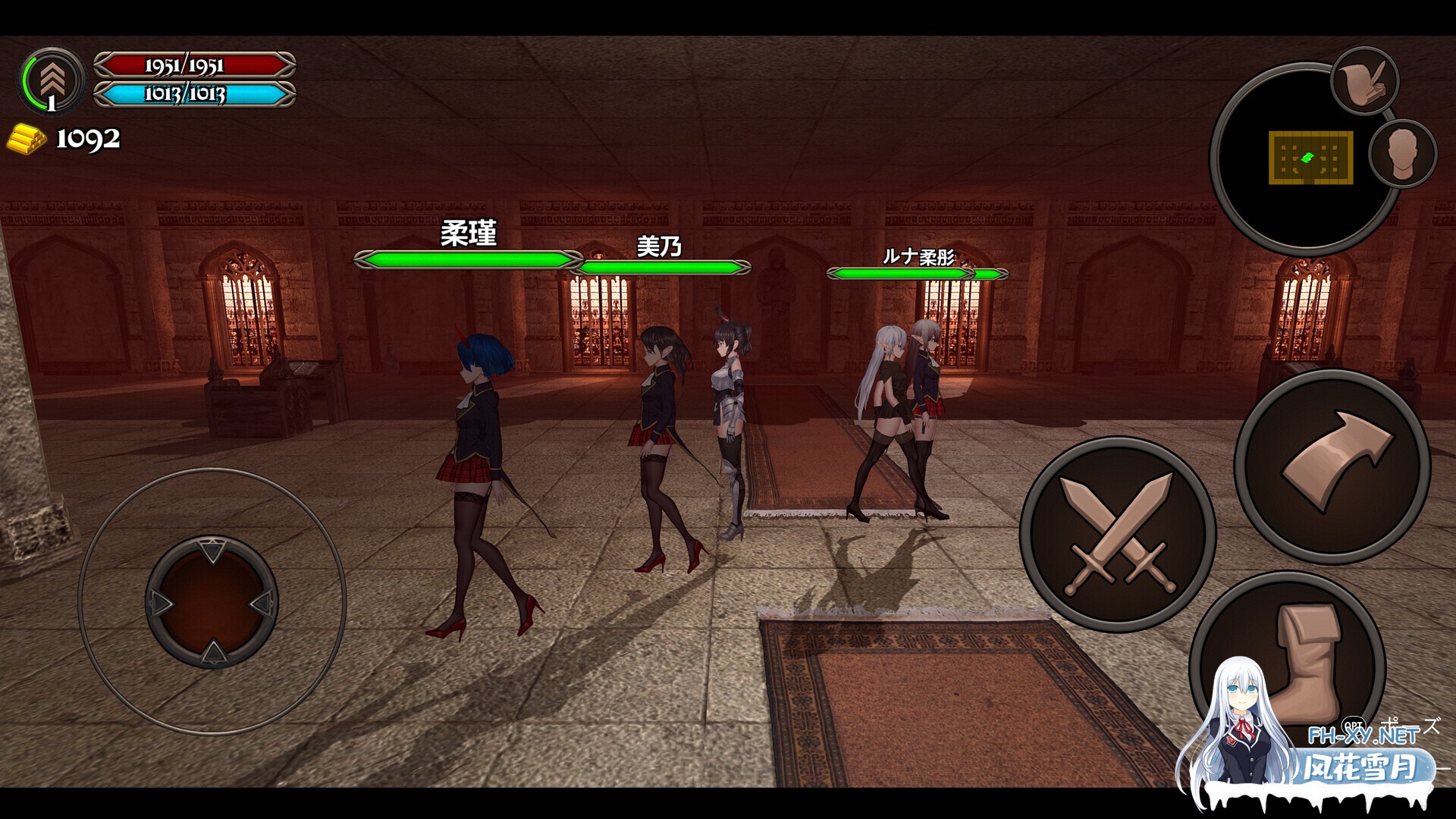Click ルナ柔彤's health bar
1456x819 pixels.
point(899,271)
